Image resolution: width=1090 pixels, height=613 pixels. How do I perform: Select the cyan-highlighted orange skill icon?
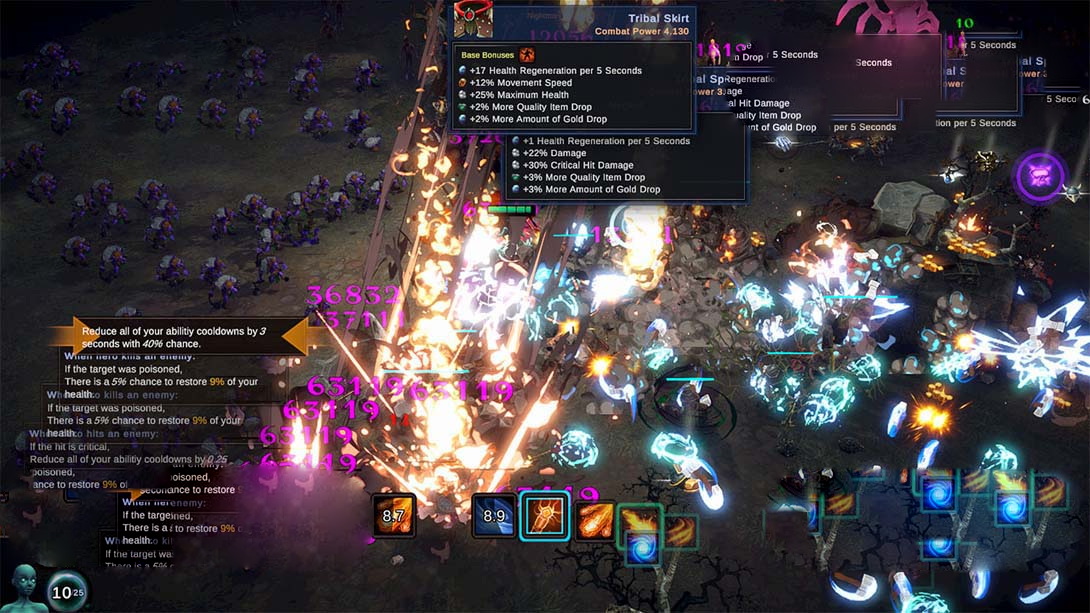(544, 516)
